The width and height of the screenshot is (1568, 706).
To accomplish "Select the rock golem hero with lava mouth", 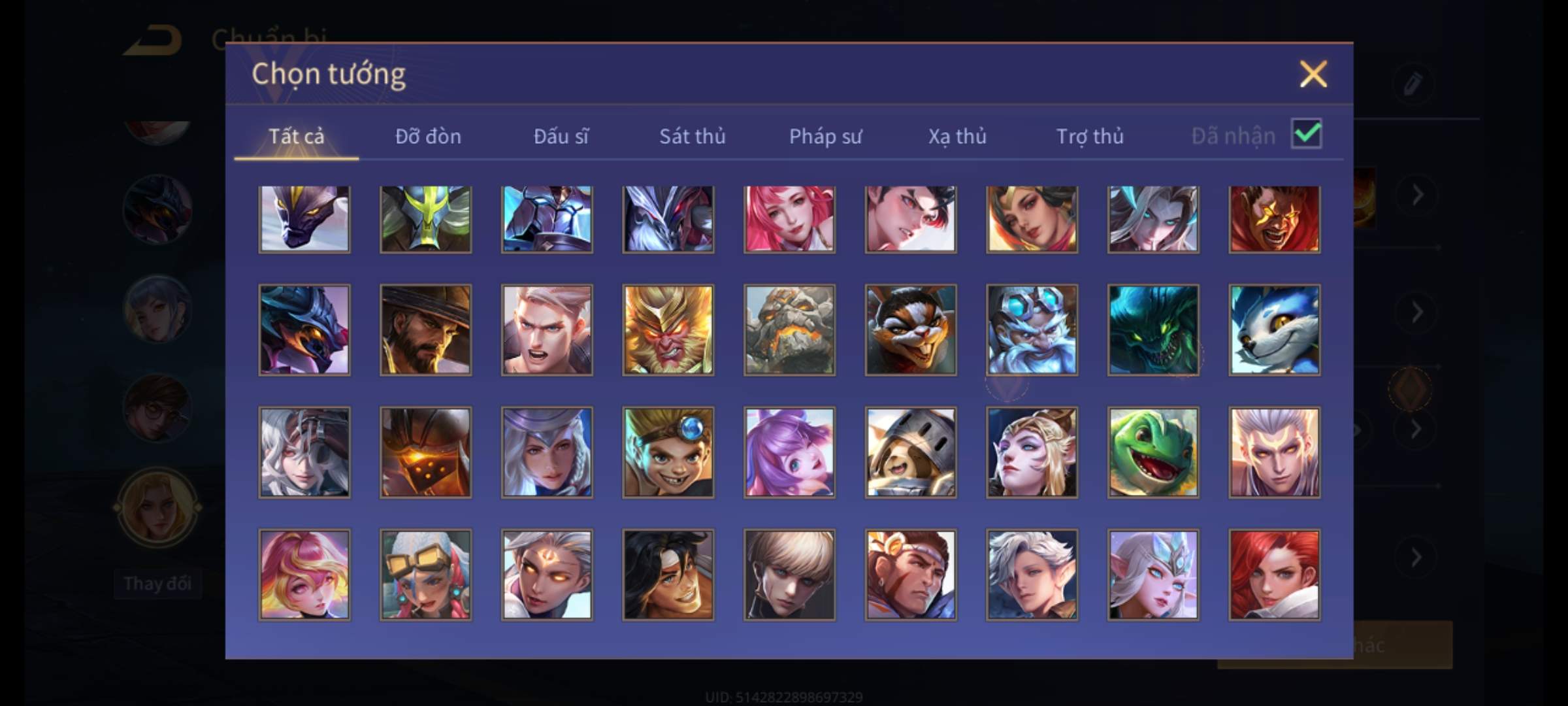I will pos(789,330).
